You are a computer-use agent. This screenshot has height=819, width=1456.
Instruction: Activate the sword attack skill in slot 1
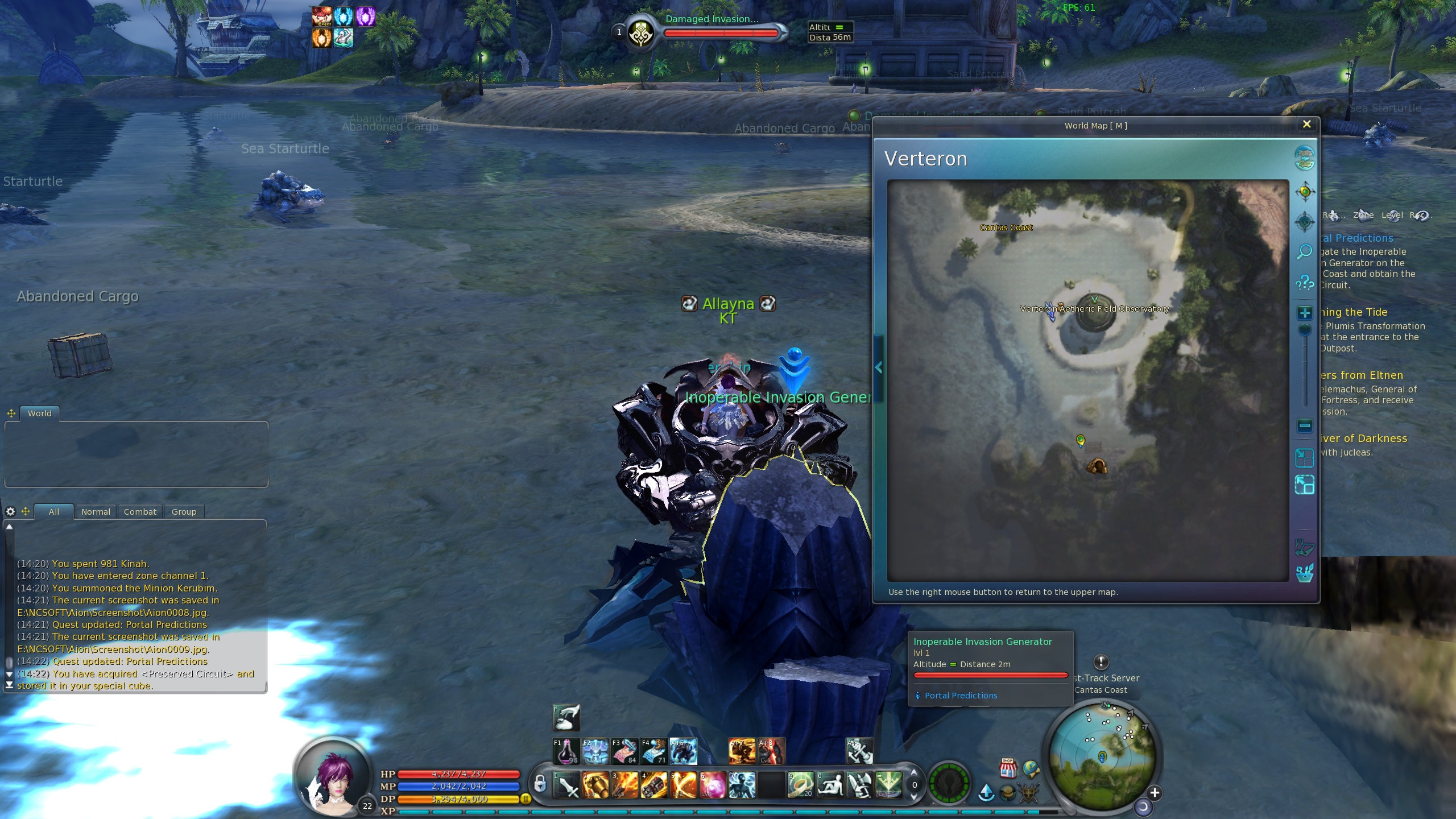tap(567, 786)
